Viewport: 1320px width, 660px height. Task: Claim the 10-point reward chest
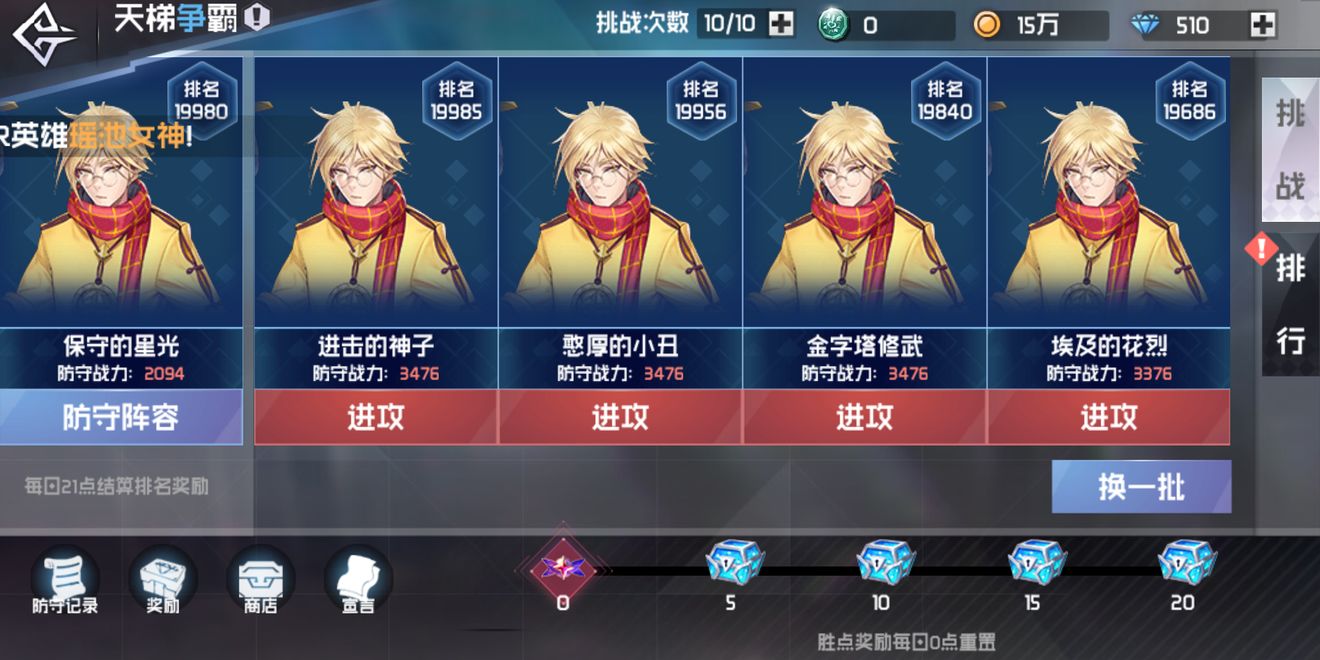point(884,564)
